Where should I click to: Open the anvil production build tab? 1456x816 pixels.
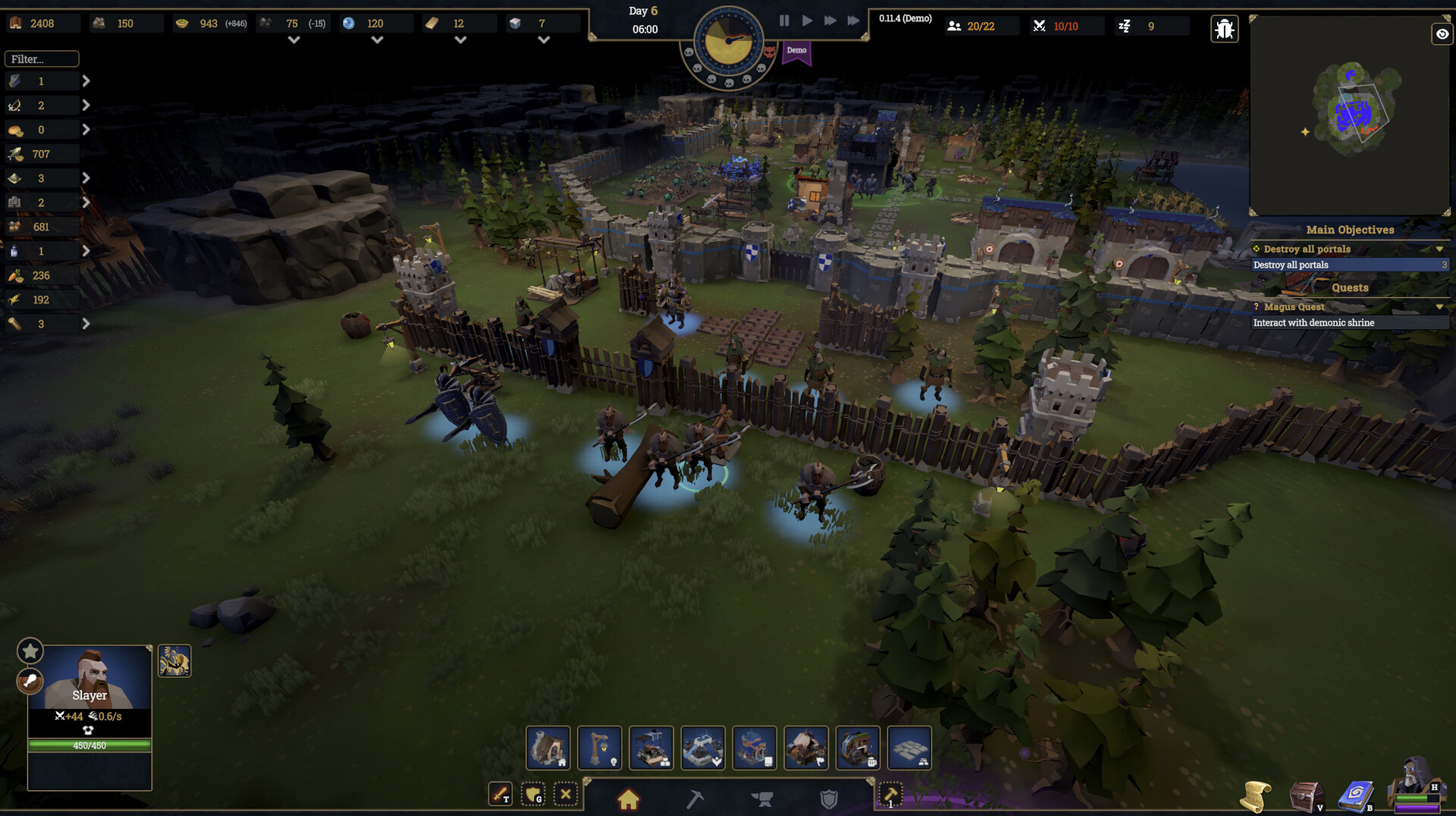pos(761,799)
